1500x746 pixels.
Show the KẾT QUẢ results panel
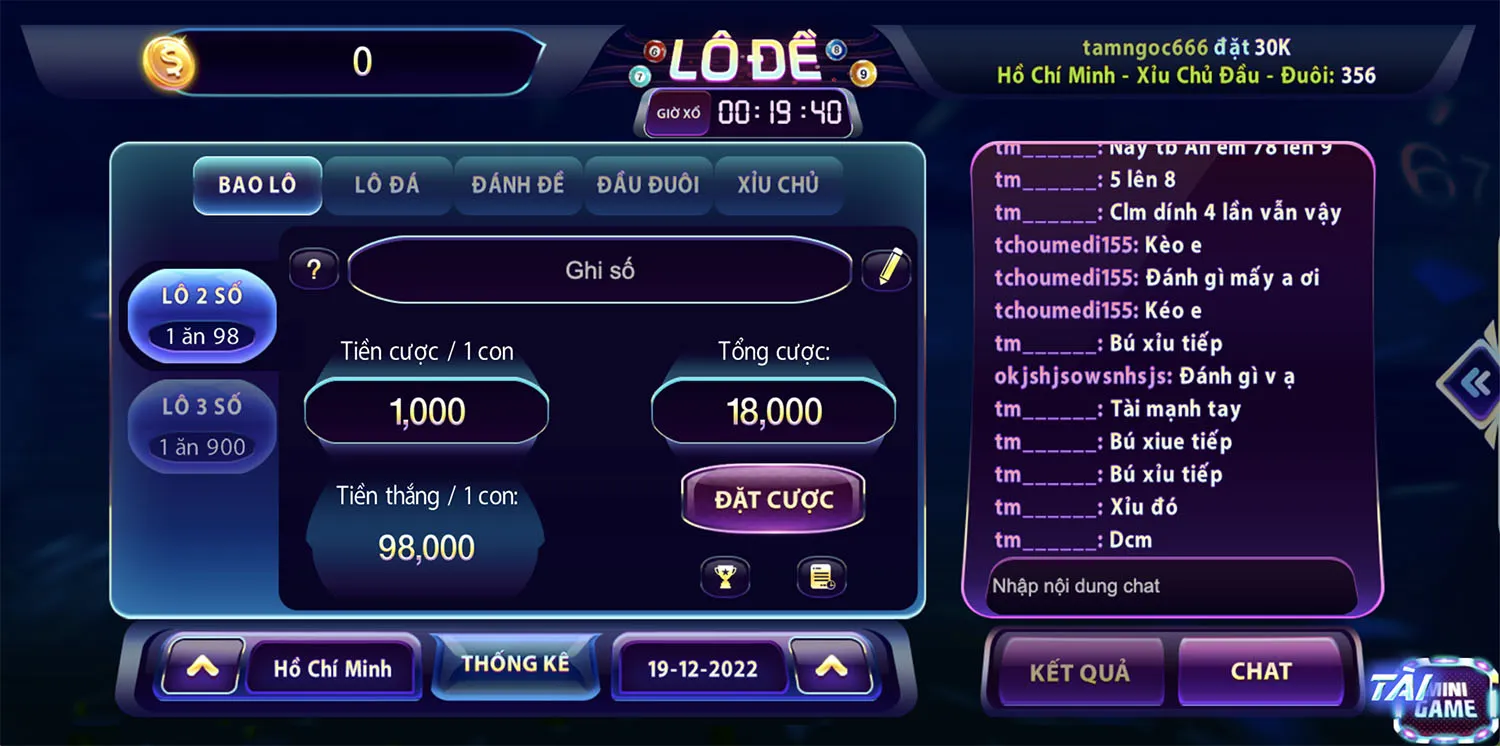point(1079,672)
